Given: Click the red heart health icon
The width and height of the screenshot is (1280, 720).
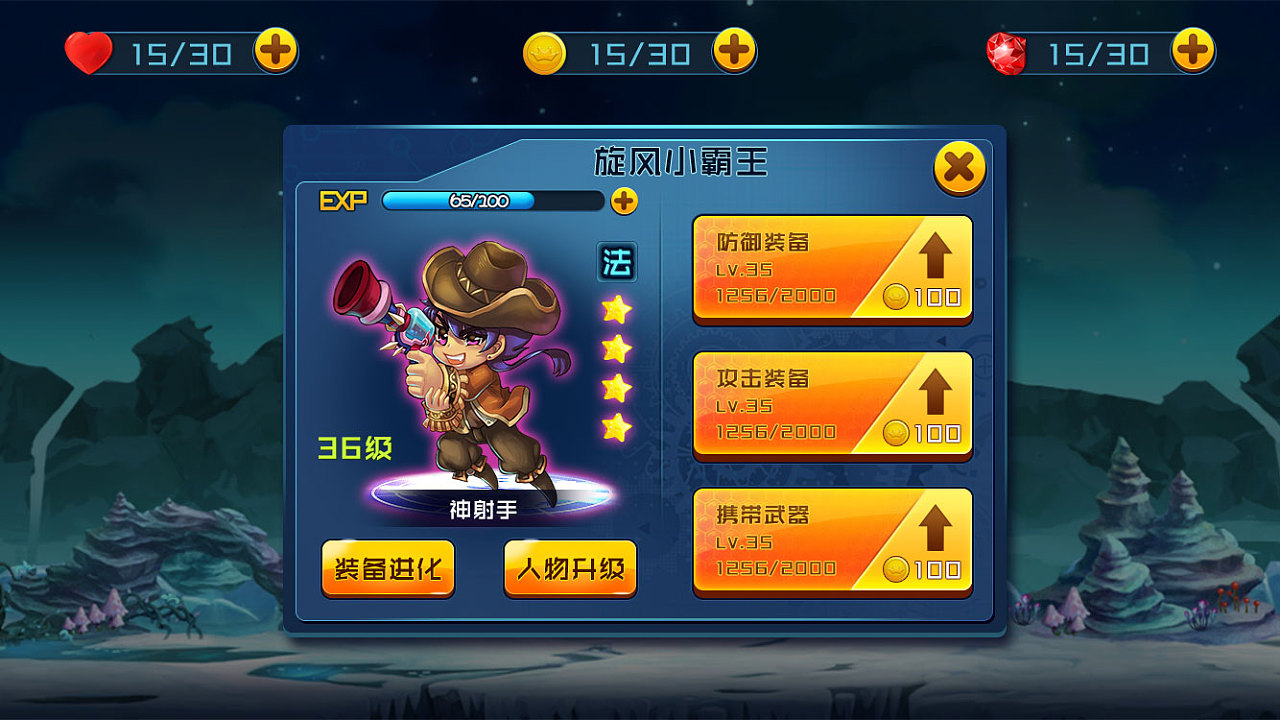Looking at the screenshot, I should pyautogui.click(x=90, y=50).
